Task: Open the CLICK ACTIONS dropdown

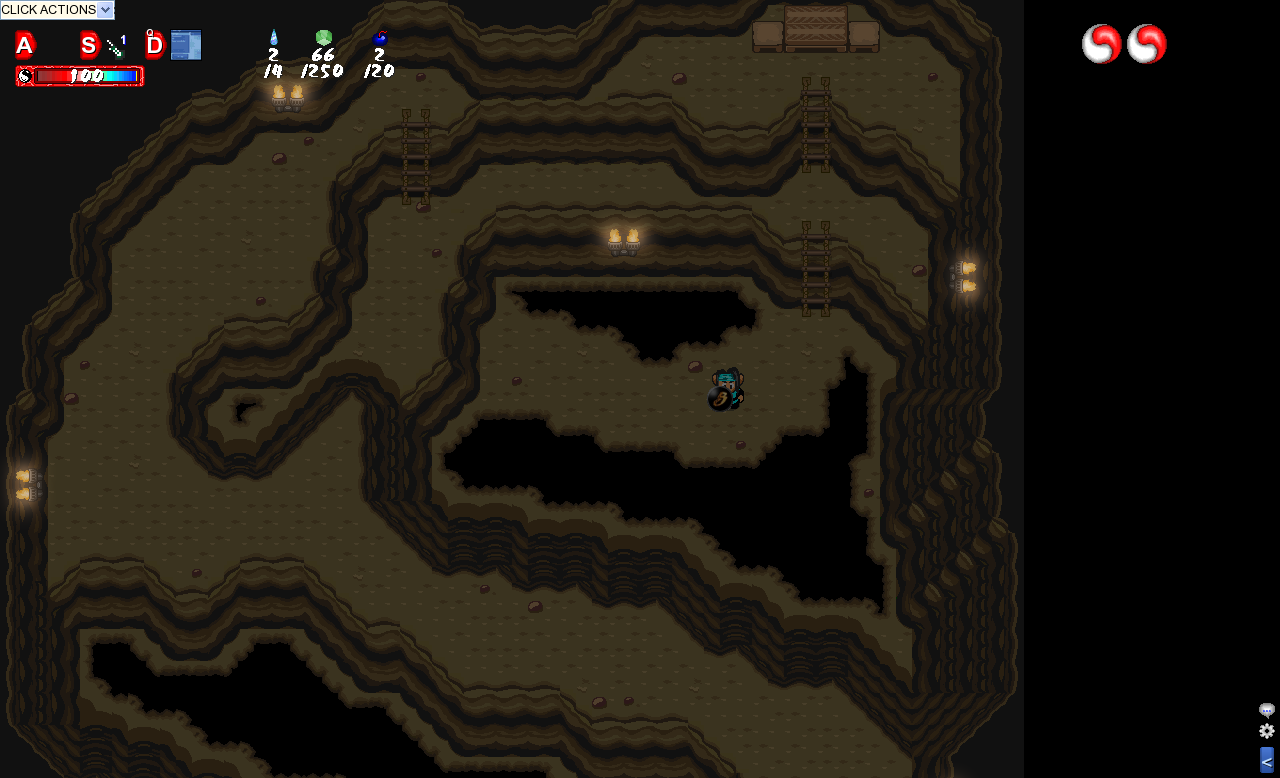Action: [x=57, y=10]
